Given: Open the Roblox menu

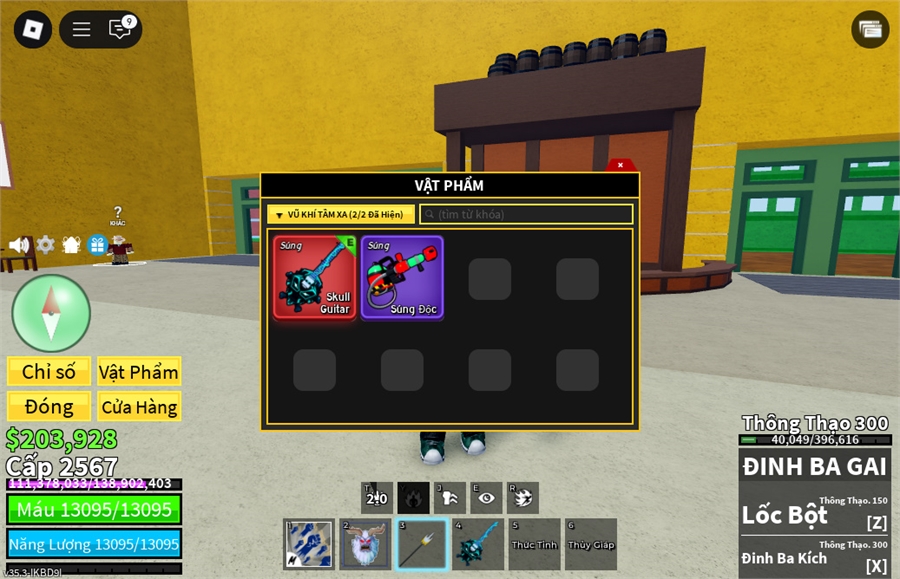Looking at the screenshot, I should coord(33,29).
